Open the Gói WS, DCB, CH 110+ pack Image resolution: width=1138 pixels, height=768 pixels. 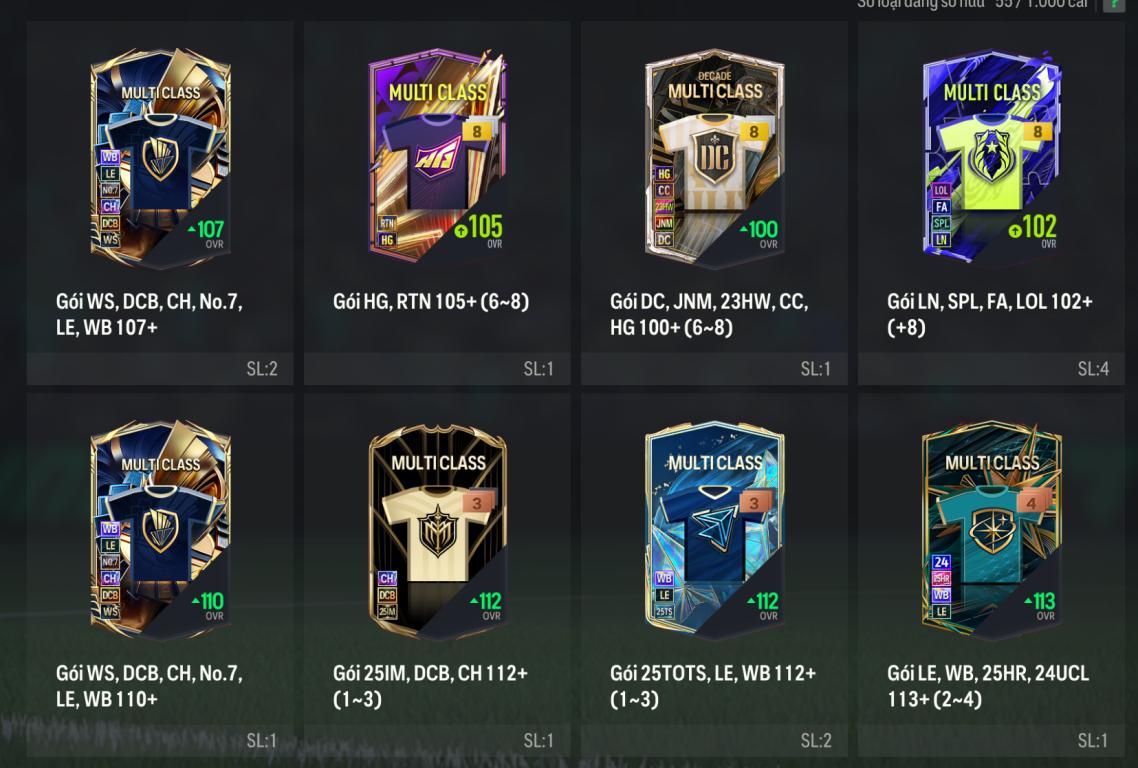click(x=160, y=530)
